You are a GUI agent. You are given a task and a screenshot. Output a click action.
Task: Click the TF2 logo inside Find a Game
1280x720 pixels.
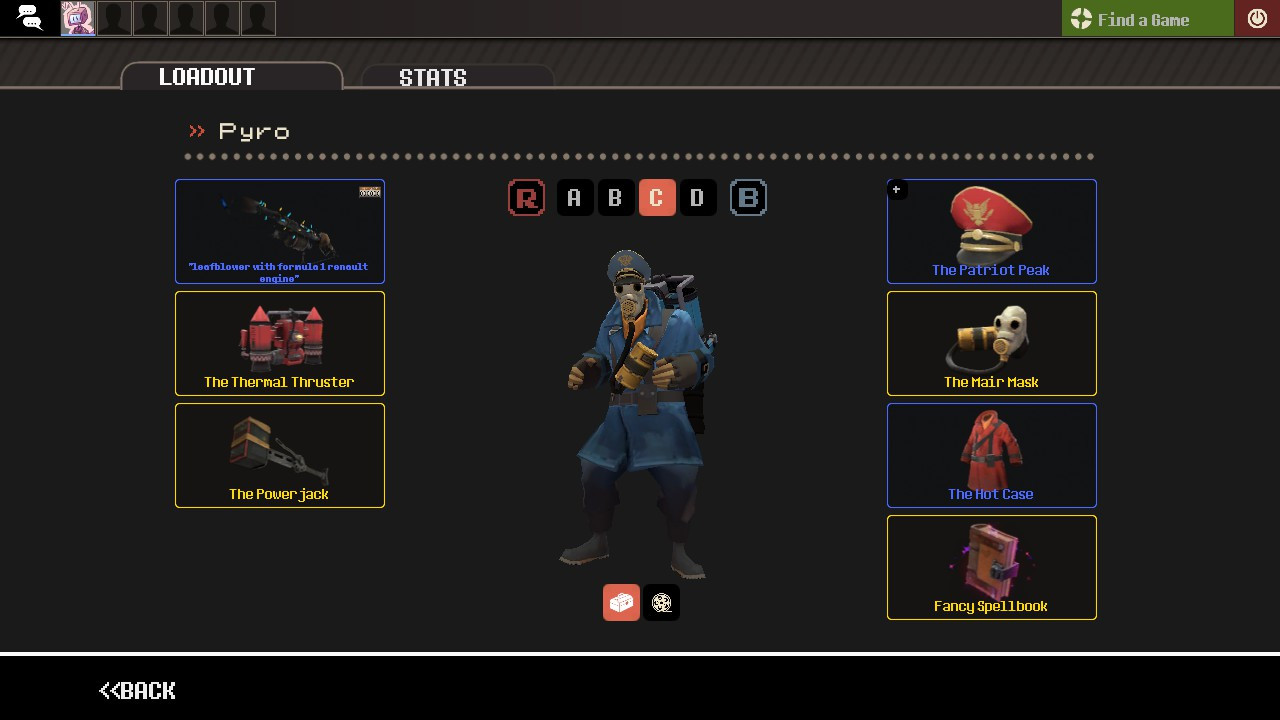point(1081,18)
